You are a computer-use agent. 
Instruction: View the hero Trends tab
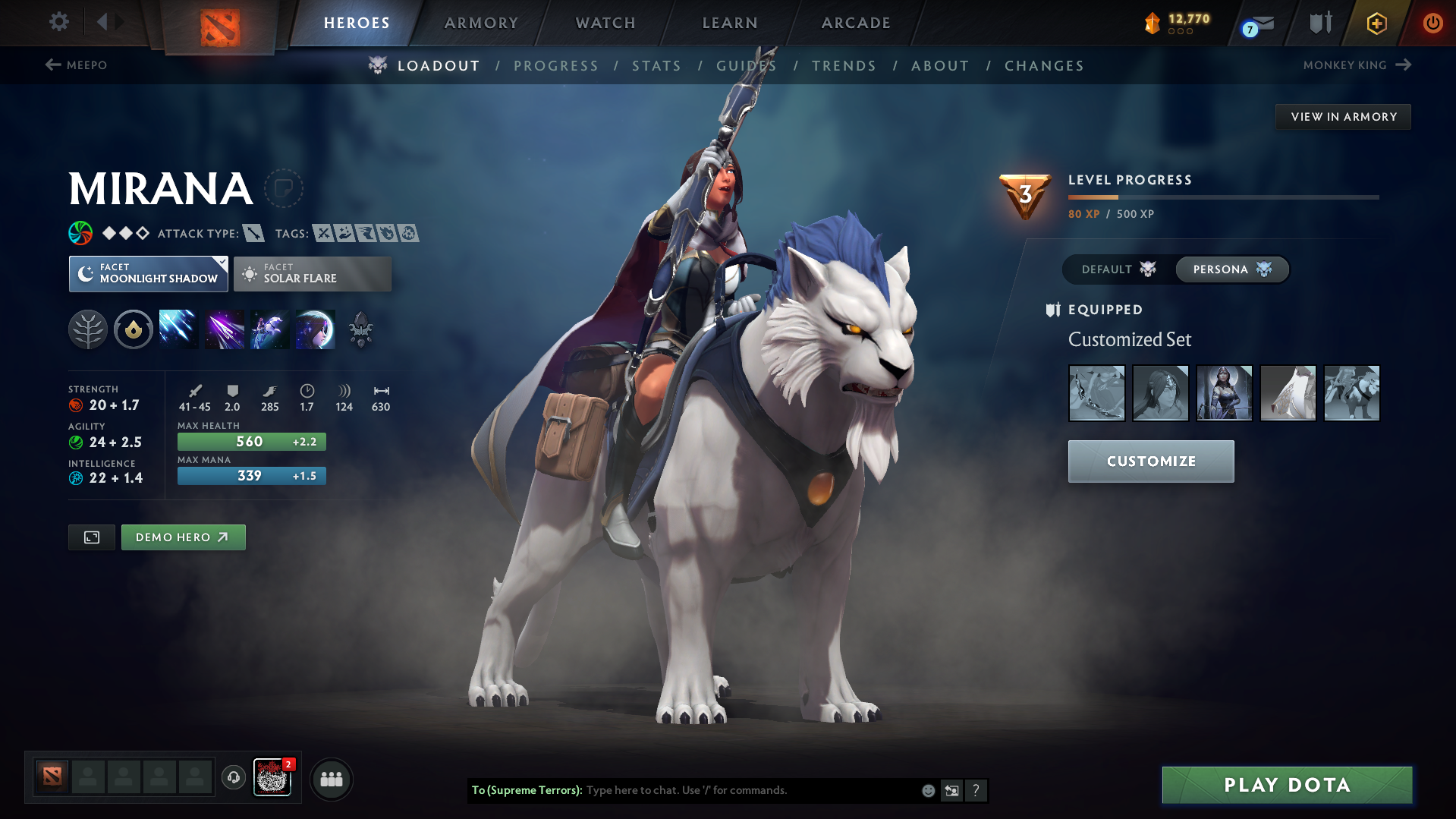(x=844, y=66)
